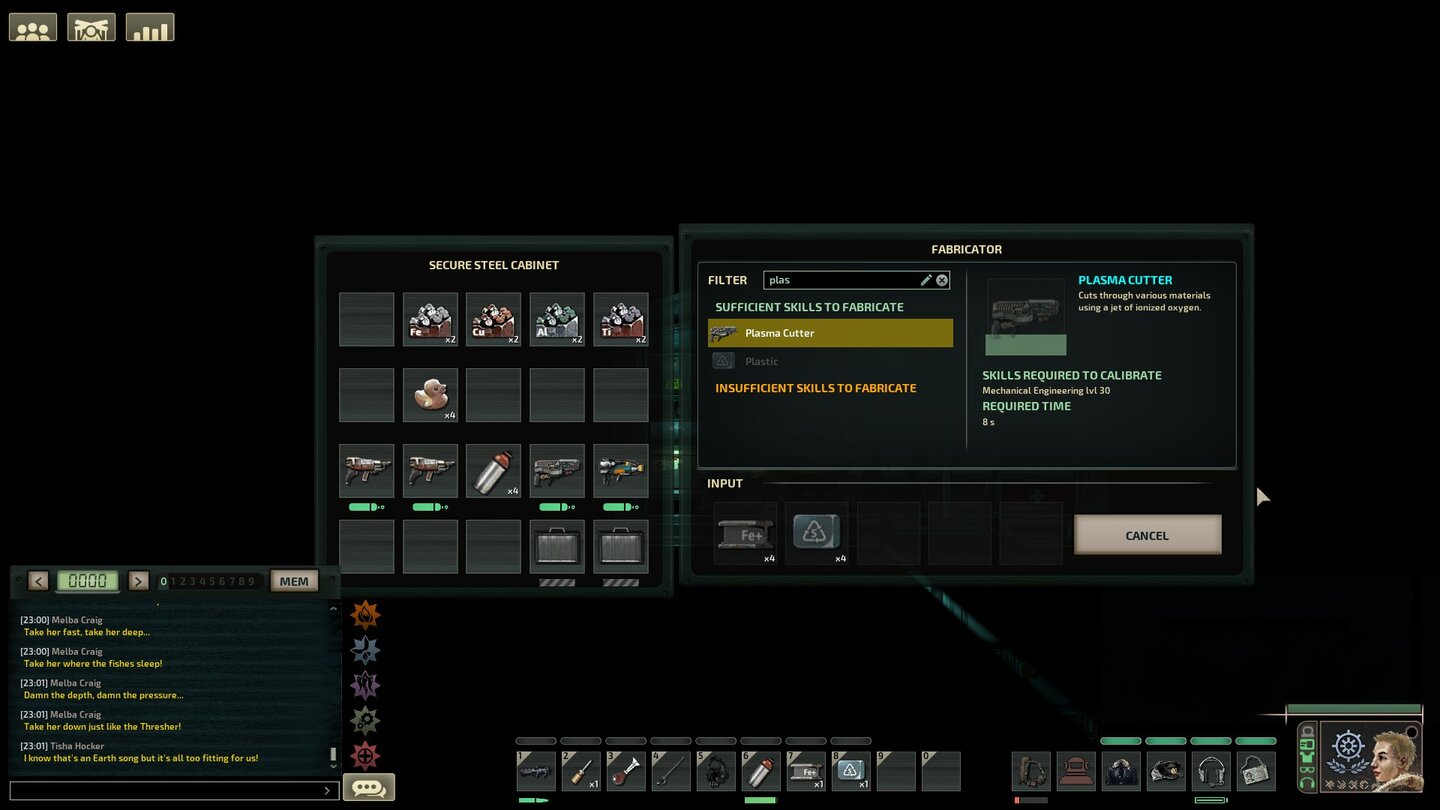Click the red order category icon
This screenshot has height=810, width=1440.
tap(365, 755)
